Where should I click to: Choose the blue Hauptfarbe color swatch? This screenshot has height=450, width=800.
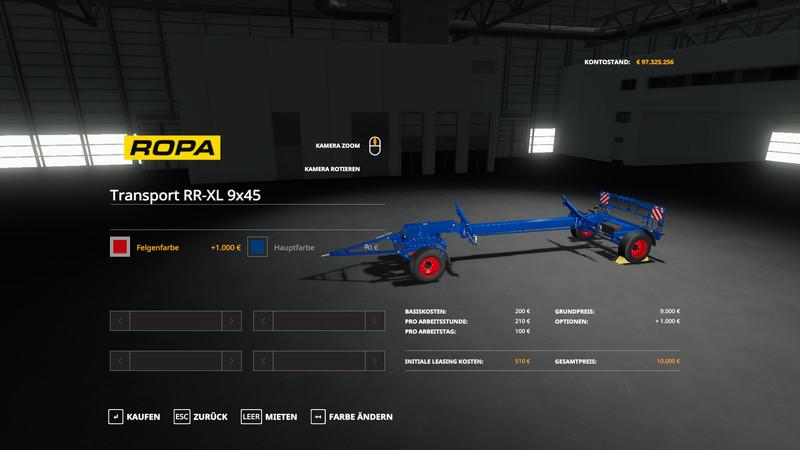[258, 247]
